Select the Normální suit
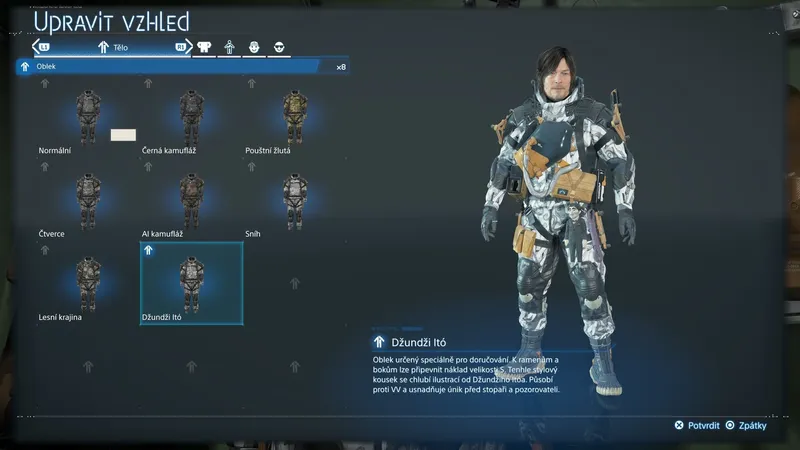This screenshot has height=450, width=800. (x=88, y=118)
